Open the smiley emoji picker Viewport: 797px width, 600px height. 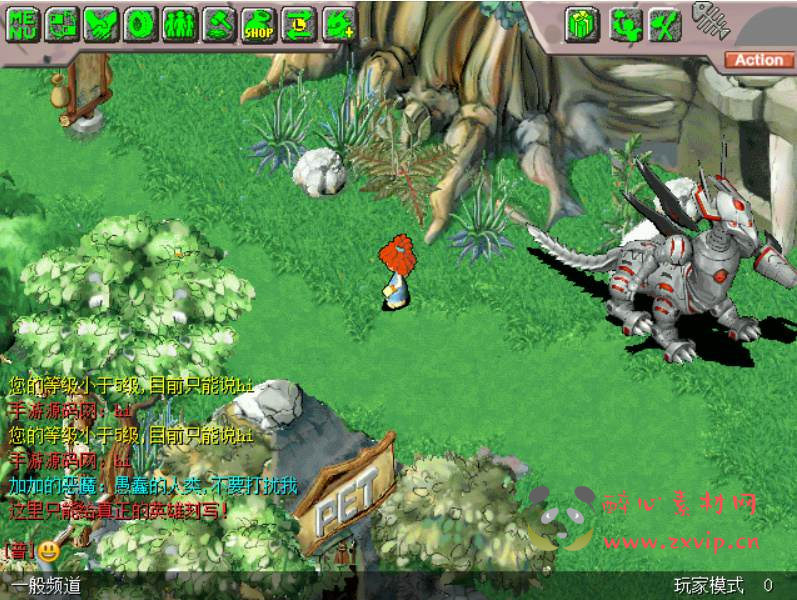tap(49, 549)
